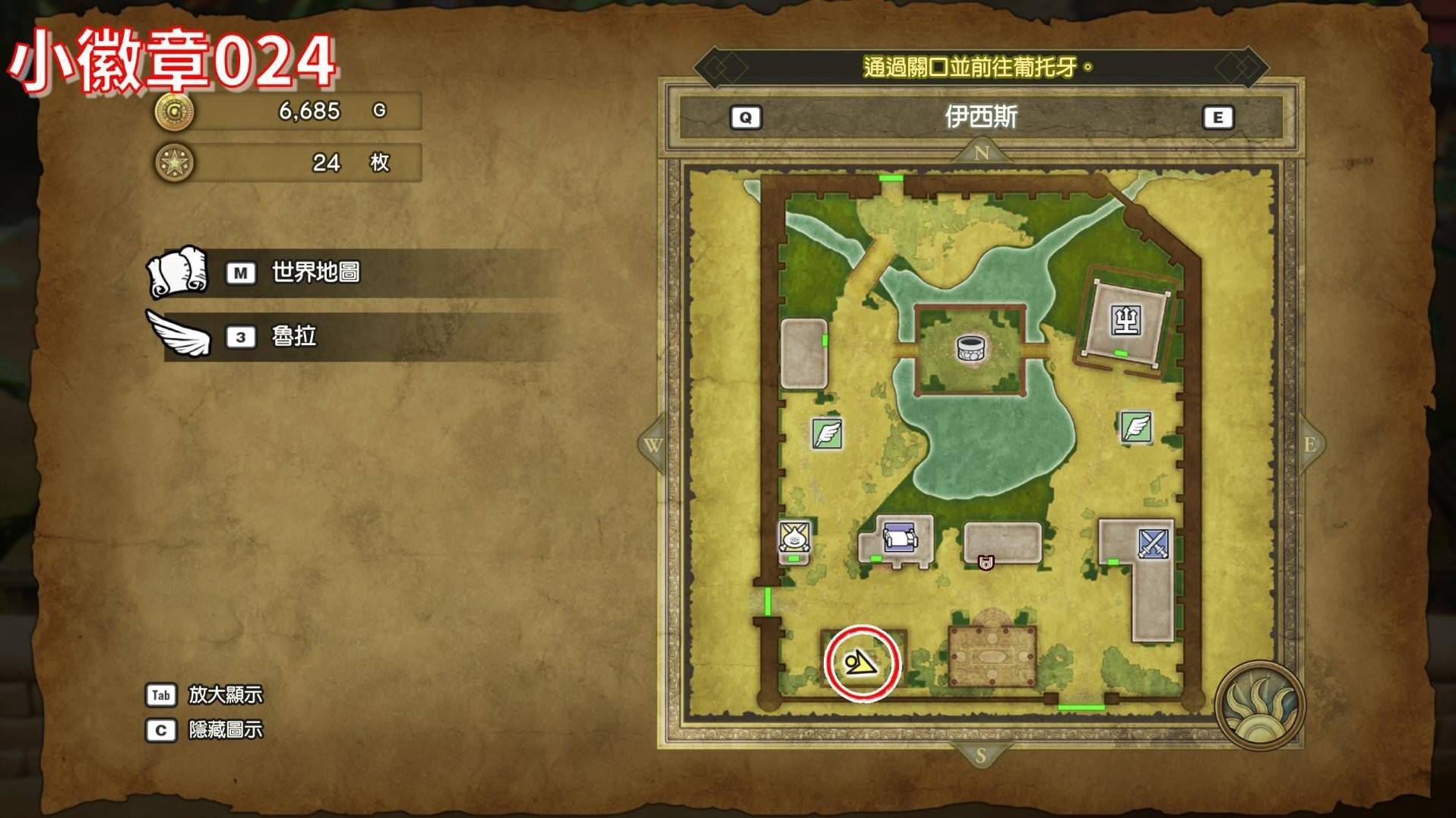Click the sun time-of-day emblem
Screen dimensions: 1456x818
pos(1259,705)
